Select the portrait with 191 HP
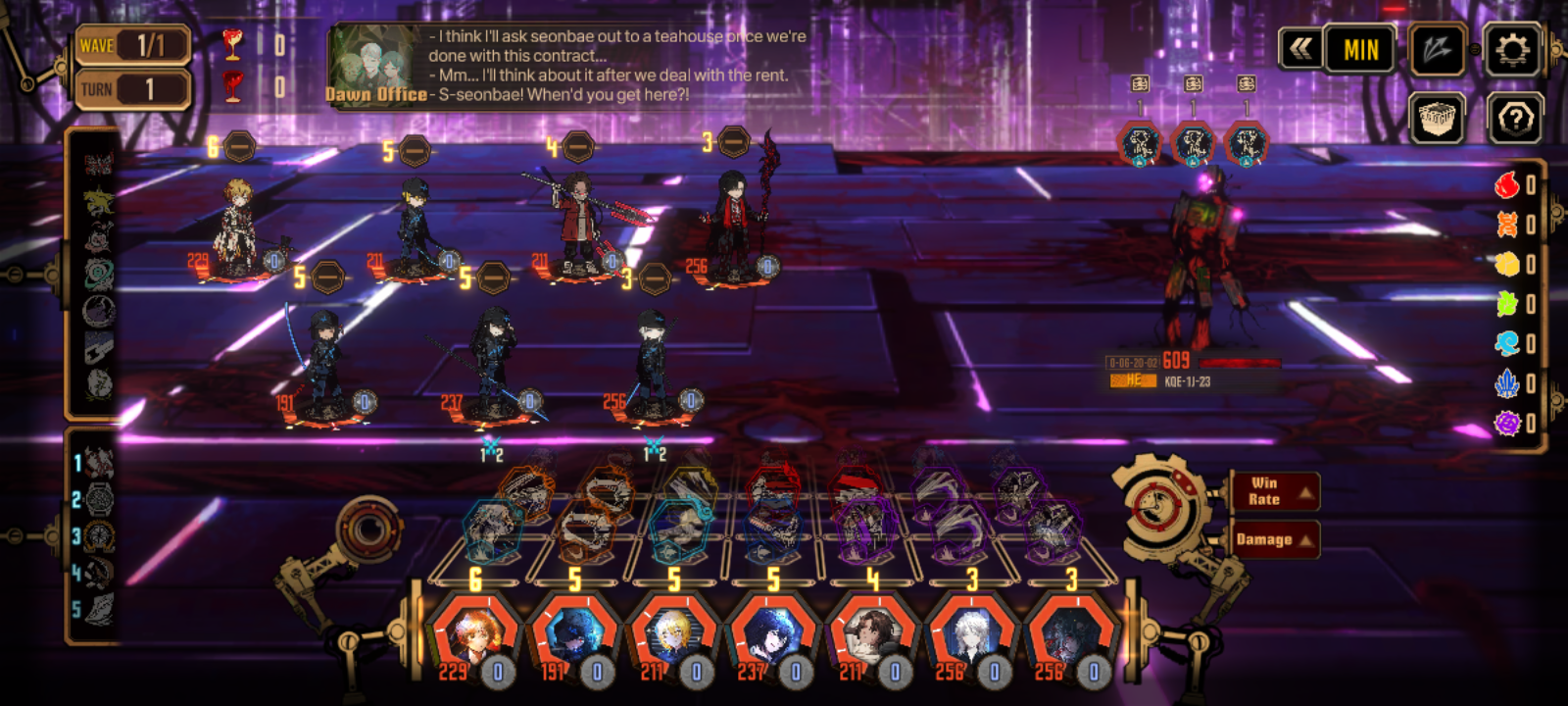Screen dimensions: 1568x706 pos(572,637)
